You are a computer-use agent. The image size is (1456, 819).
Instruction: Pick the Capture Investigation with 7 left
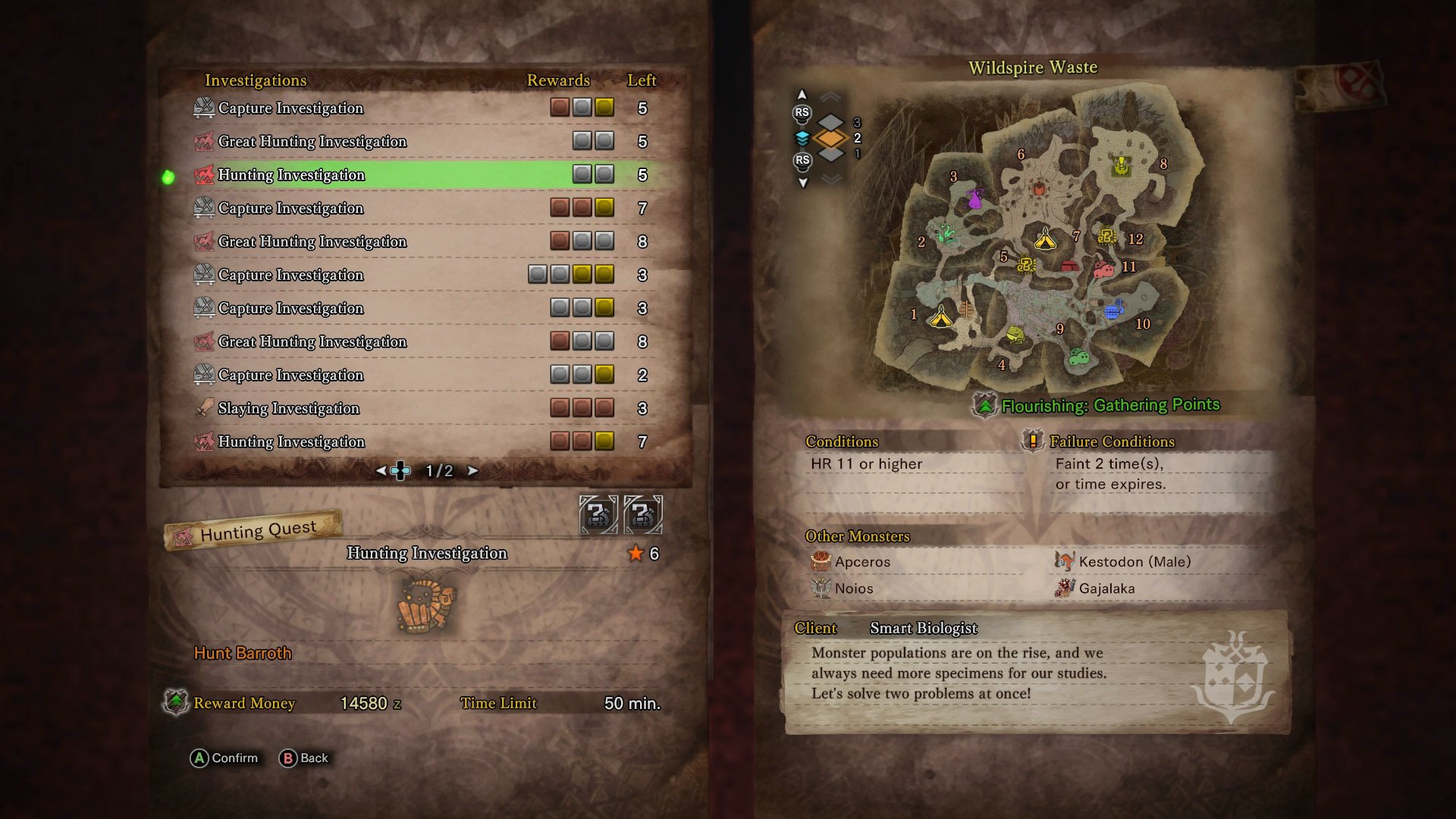point(290,209)
